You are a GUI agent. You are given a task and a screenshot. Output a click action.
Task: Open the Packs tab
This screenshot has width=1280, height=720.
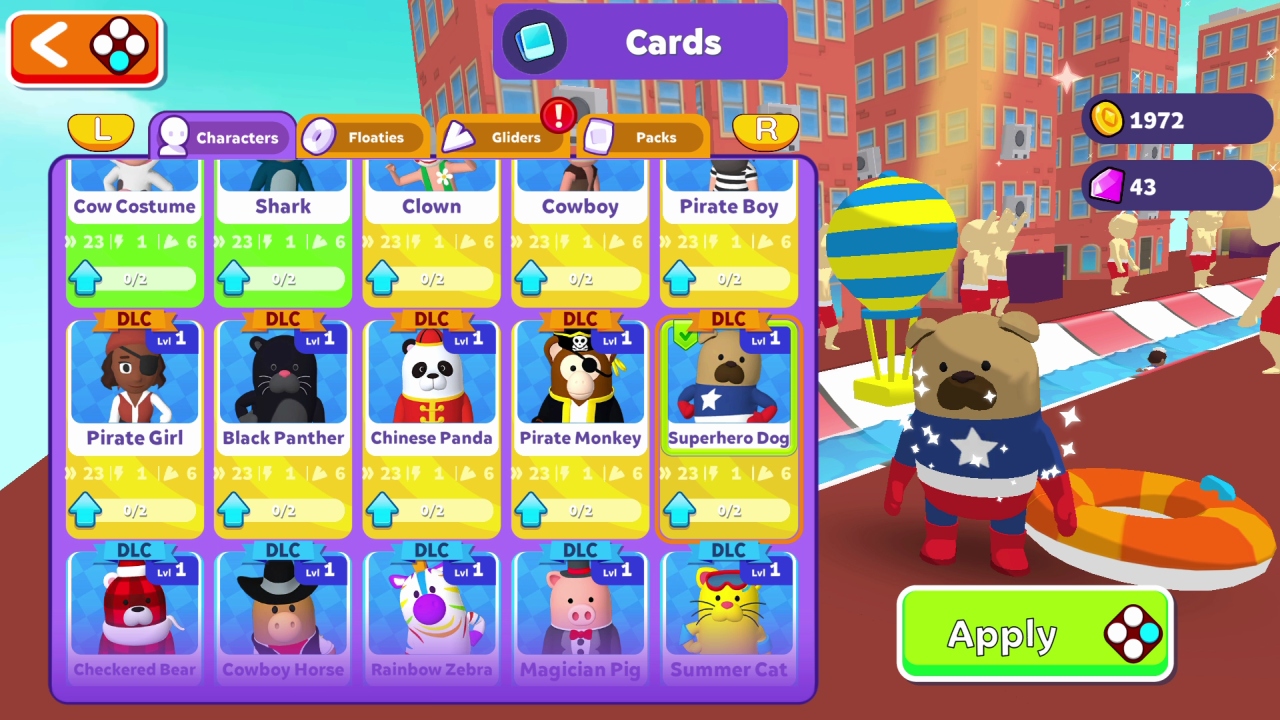pos(655,136)
